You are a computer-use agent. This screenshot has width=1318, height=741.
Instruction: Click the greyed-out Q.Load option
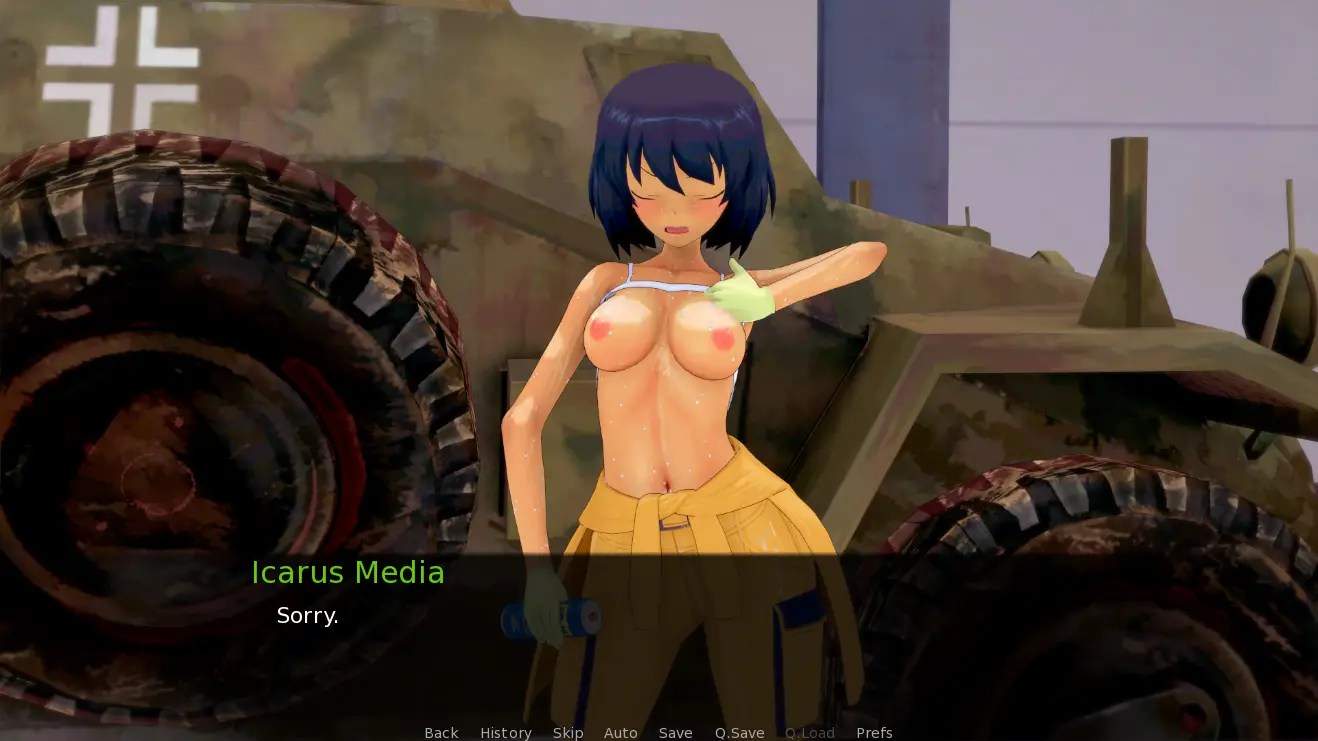pos(810,732)
